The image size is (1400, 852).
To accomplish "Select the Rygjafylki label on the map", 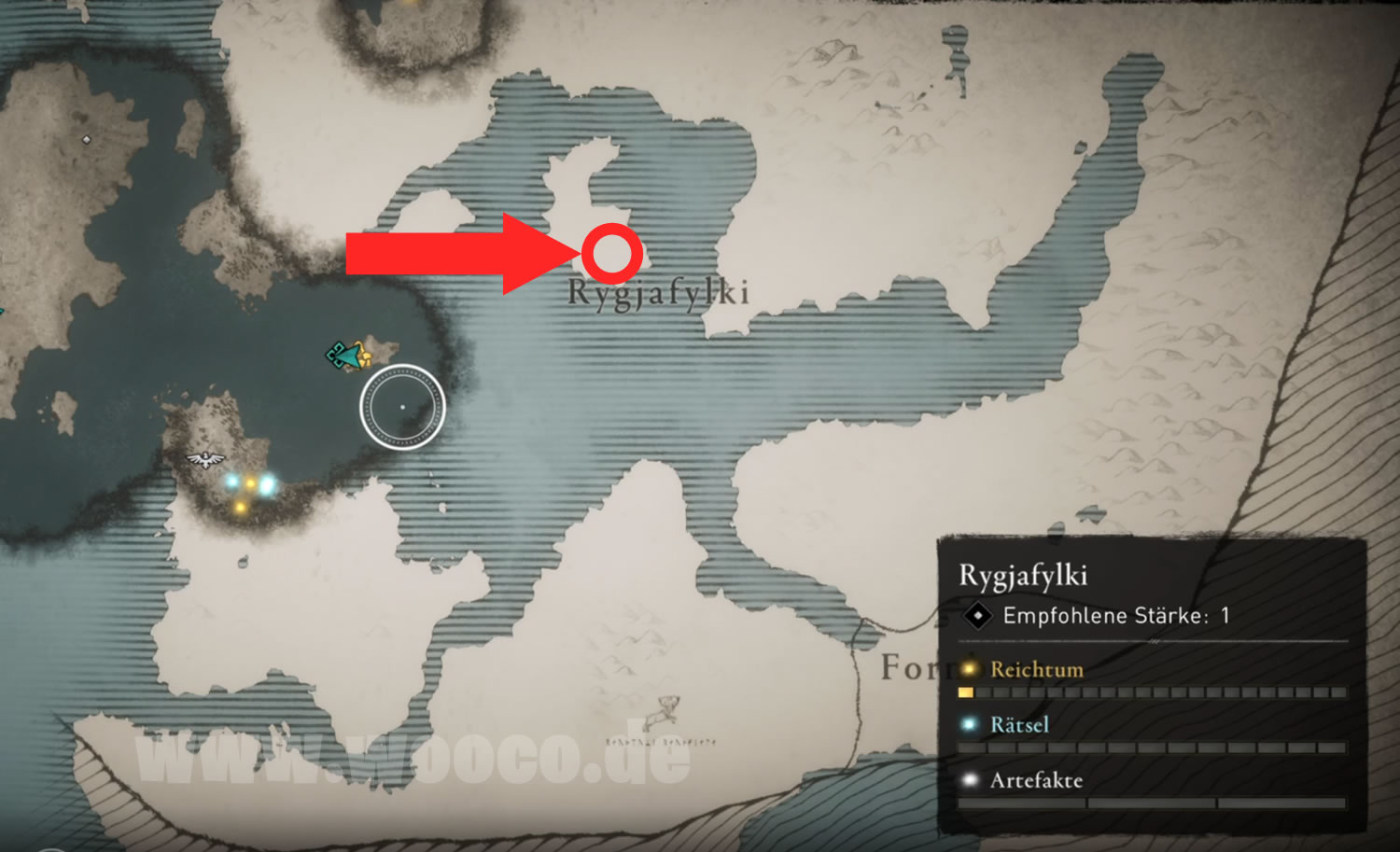I will point(658,294).
